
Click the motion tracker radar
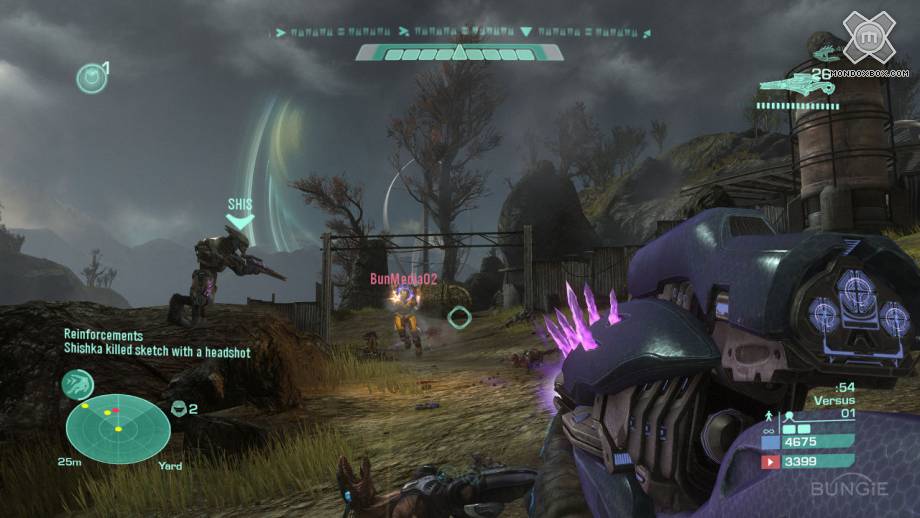pyautogui.click(x=117, y=428)
